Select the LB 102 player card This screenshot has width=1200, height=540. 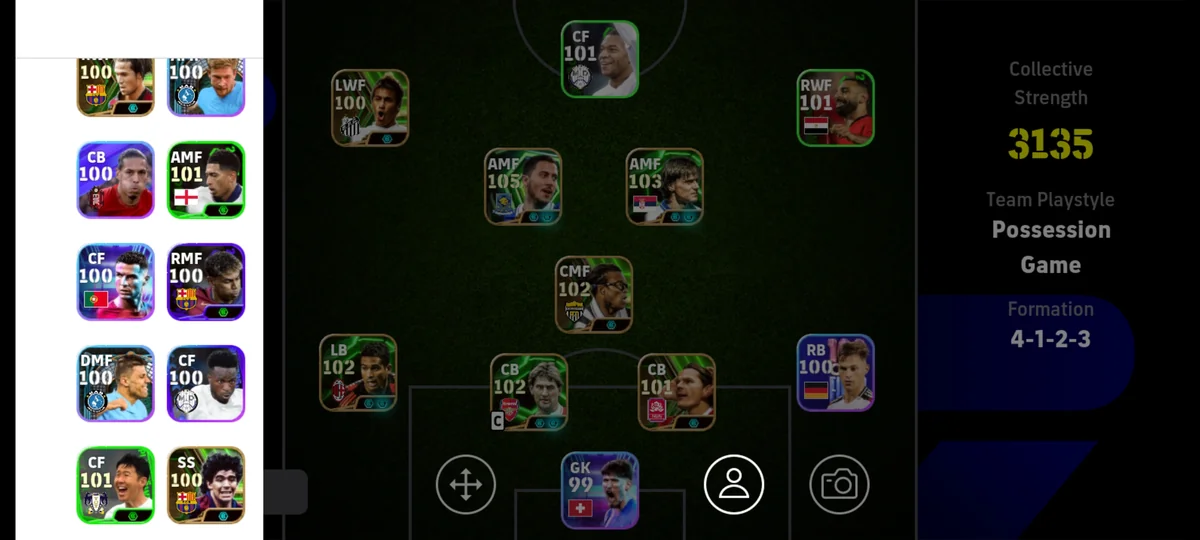(358, 373)
